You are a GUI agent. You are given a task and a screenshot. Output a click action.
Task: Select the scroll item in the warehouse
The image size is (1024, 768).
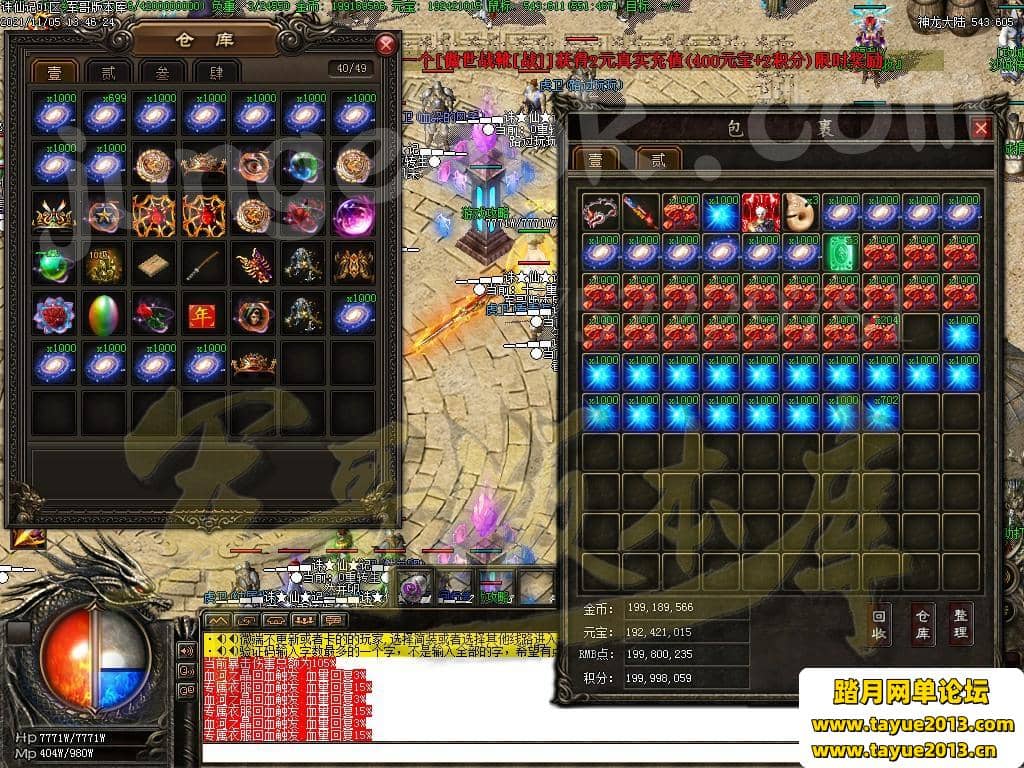tap(153, 265)
